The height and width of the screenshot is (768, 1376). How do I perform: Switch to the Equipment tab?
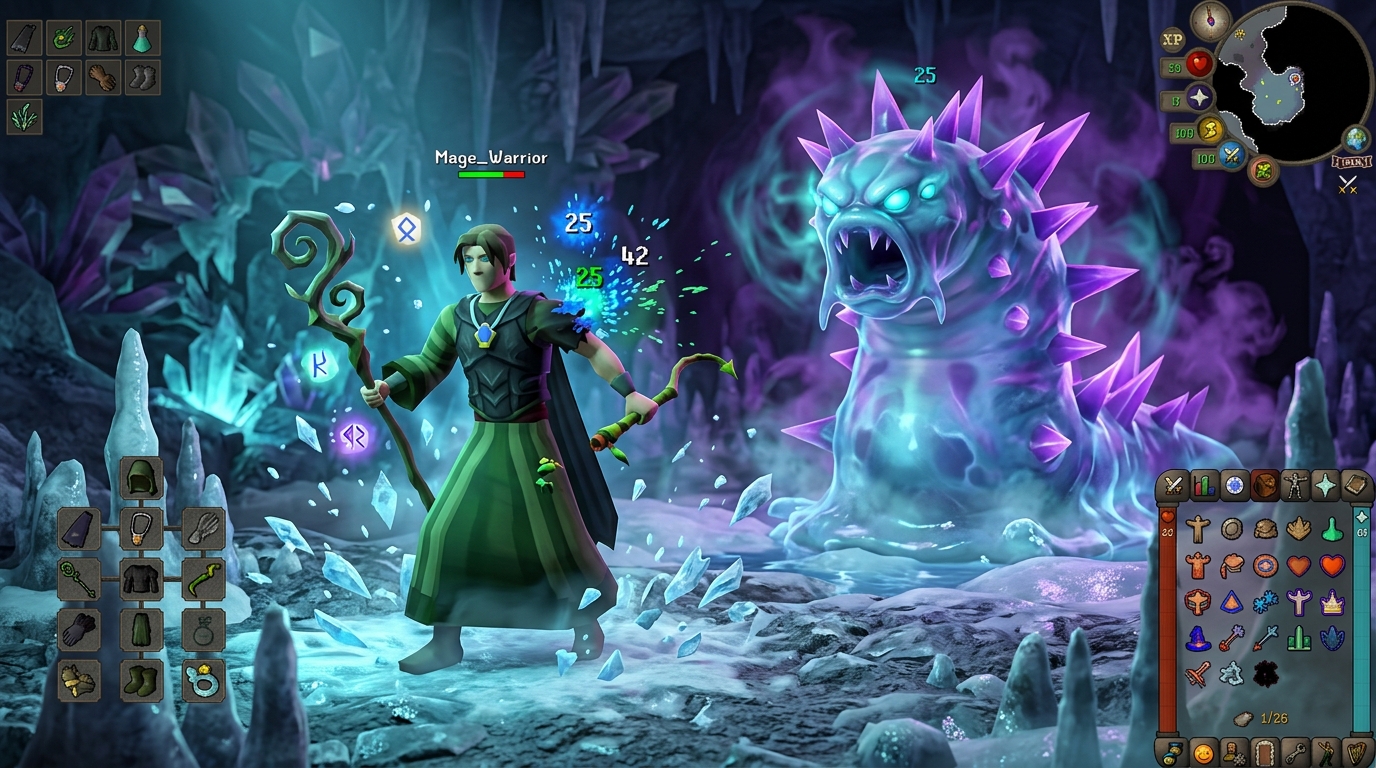coord(1294,486)
